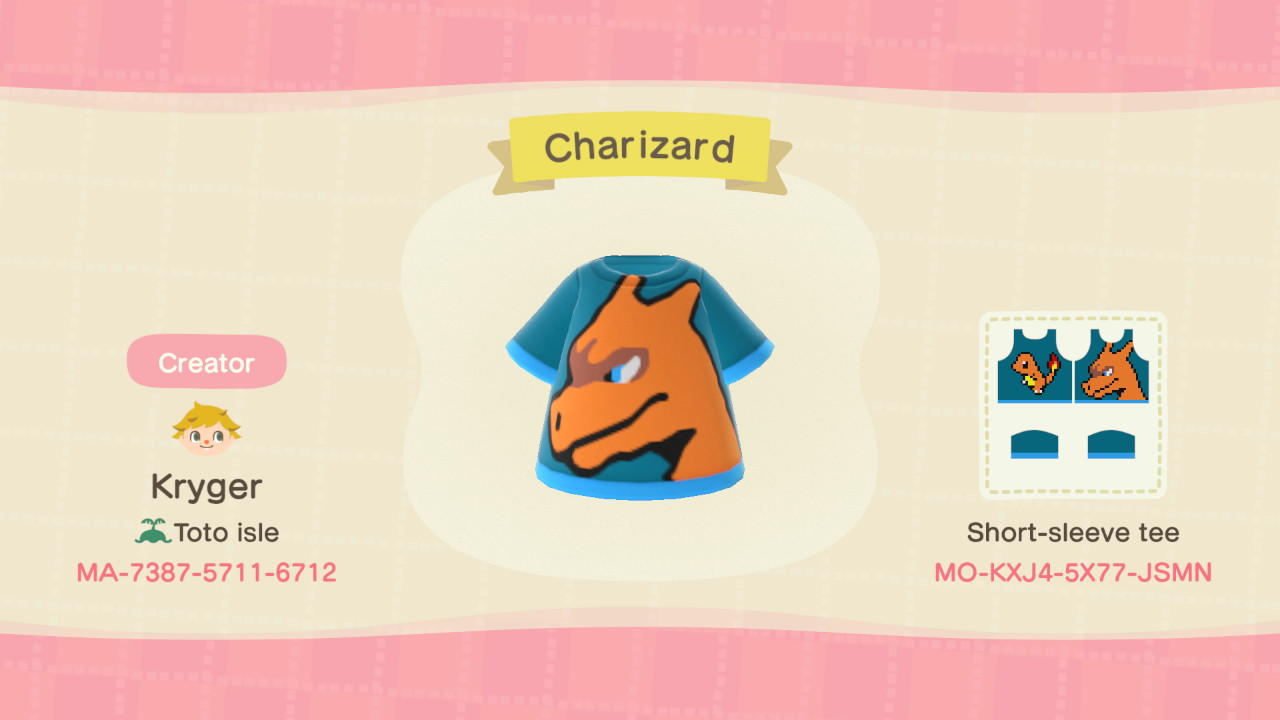Toggle the Creator badge
Viewport: 1280px width, 720px height.
(206, 362)
